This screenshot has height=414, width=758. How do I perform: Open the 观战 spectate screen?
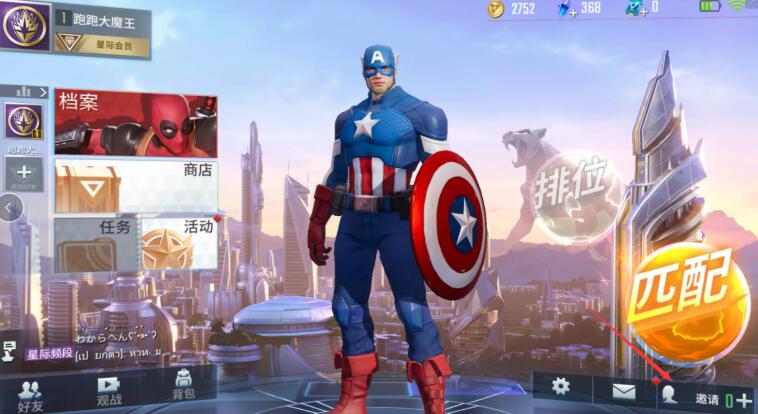coord(108,393)
